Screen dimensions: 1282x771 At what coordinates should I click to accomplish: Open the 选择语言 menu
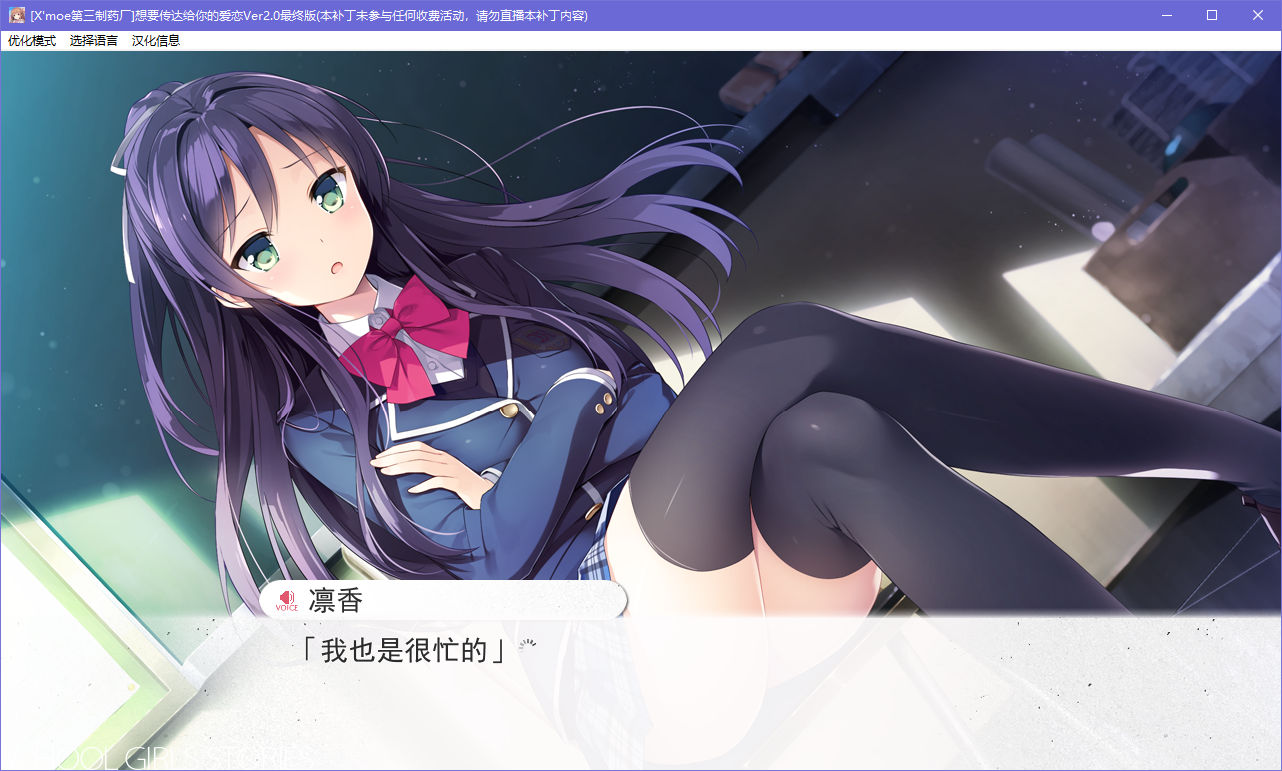tap(94, 41)
